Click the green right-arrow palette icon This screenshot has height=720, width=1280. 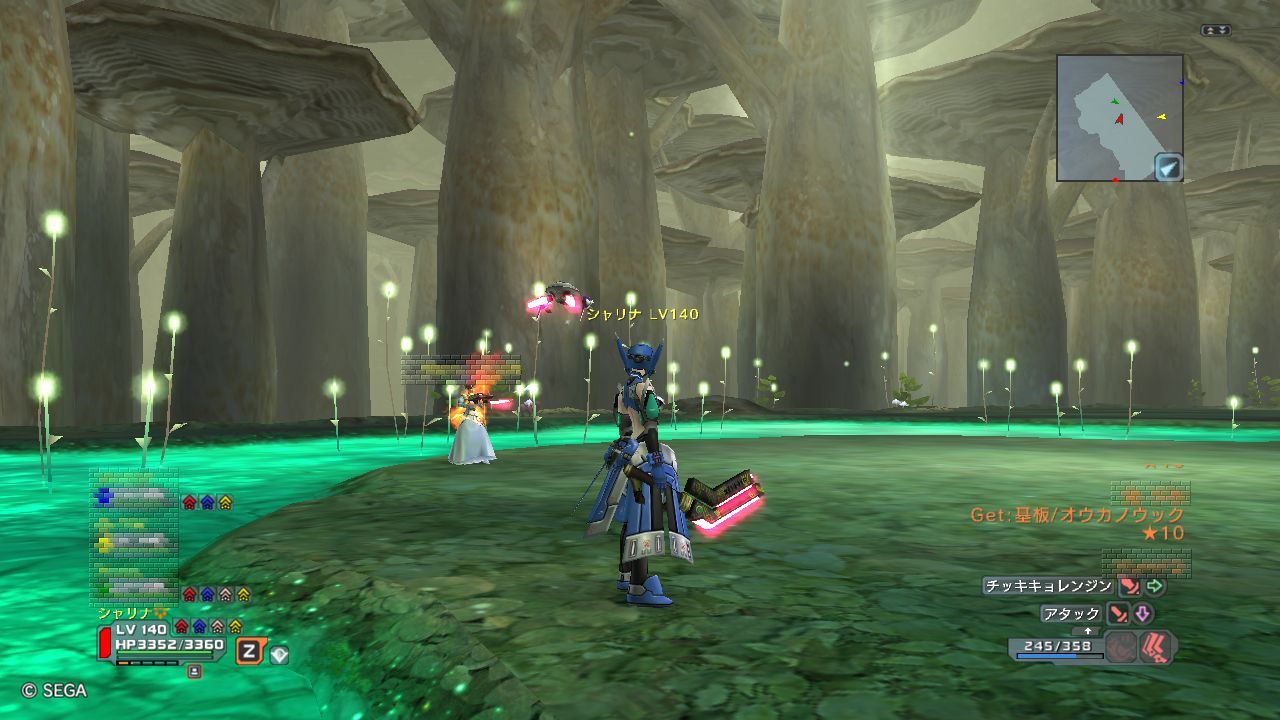(x=1156, y=587)
